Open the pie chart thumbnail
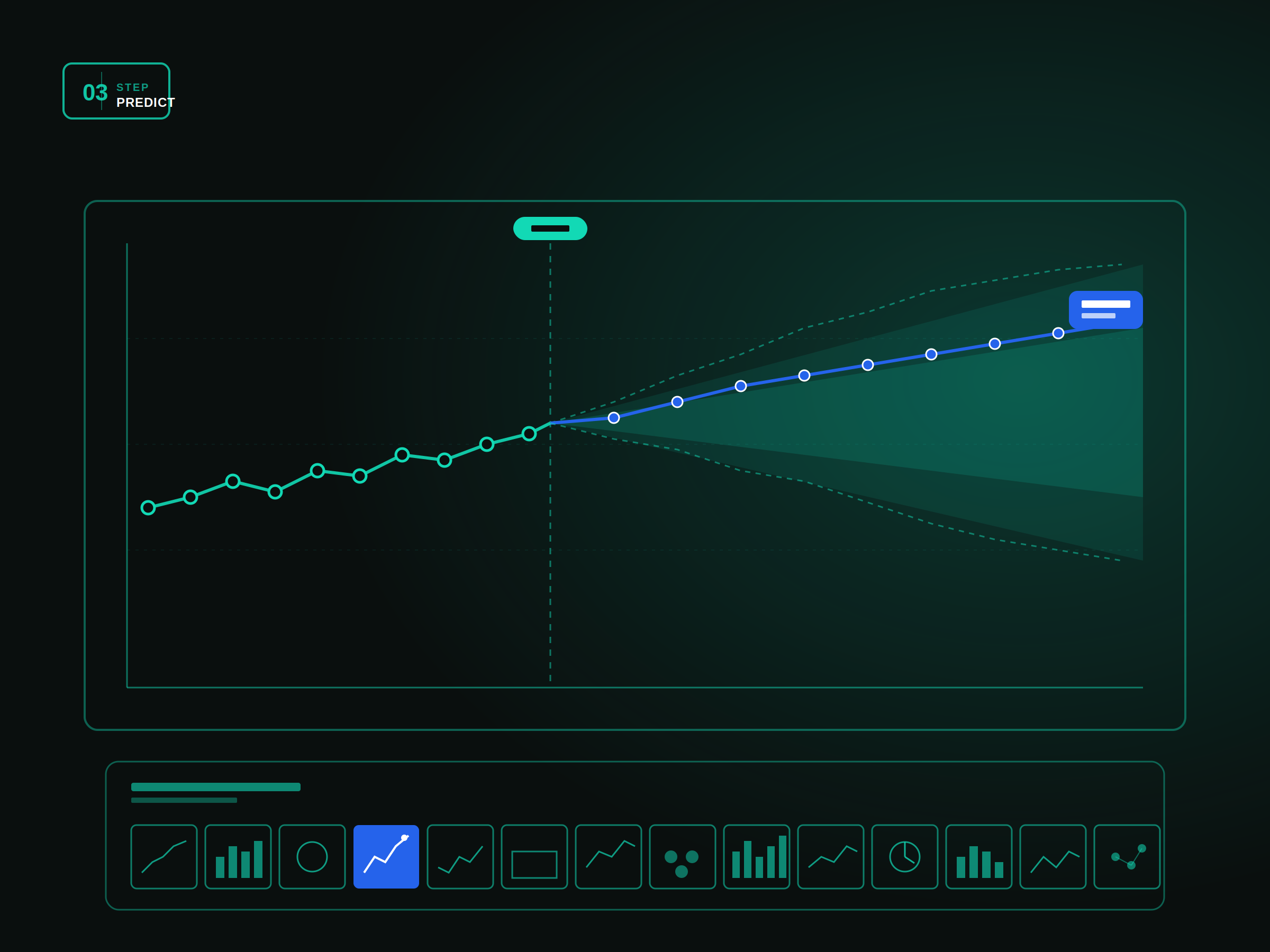 904,856
